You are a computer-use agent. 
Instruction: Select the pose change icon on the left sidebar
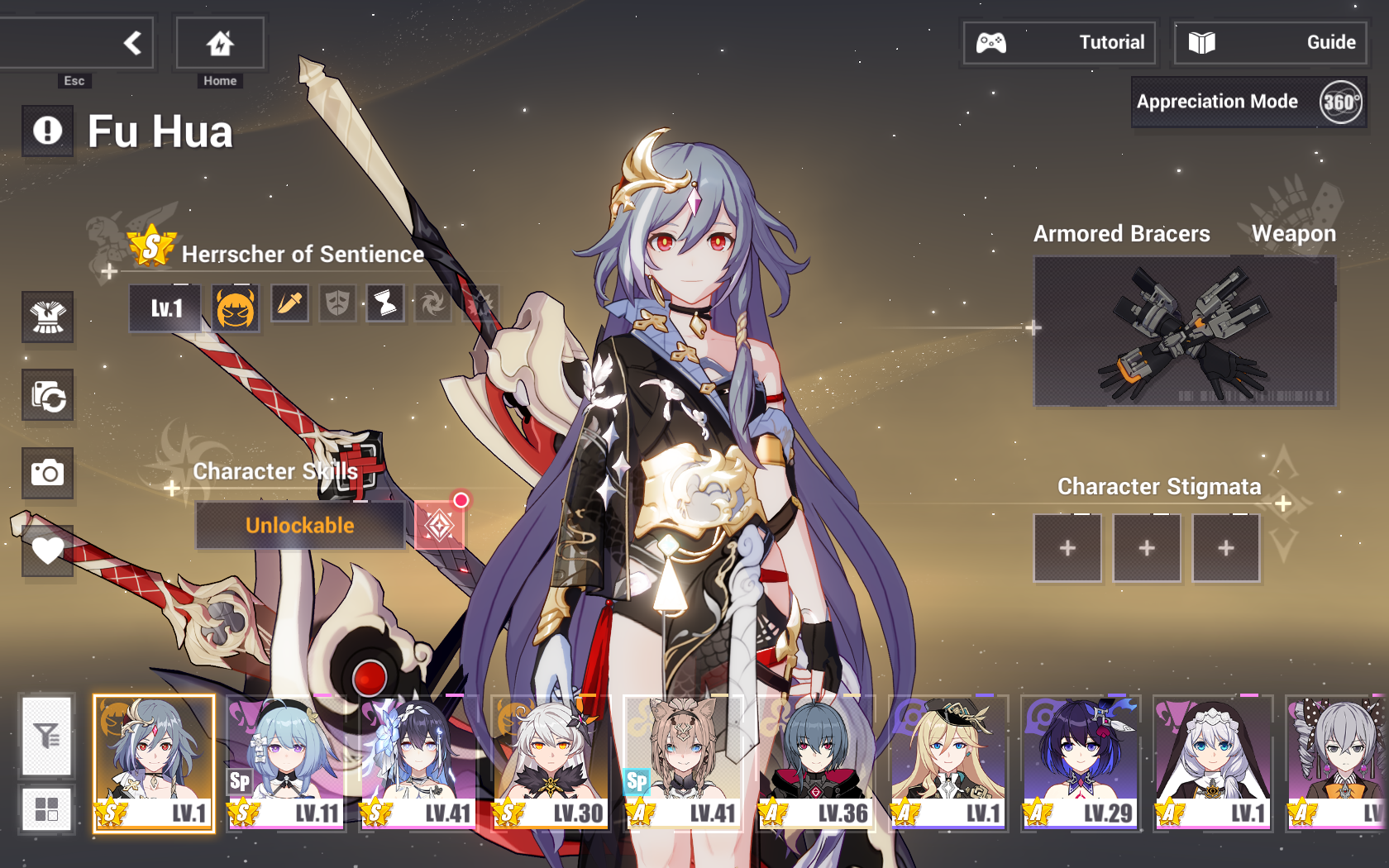[x=48, y=396]
